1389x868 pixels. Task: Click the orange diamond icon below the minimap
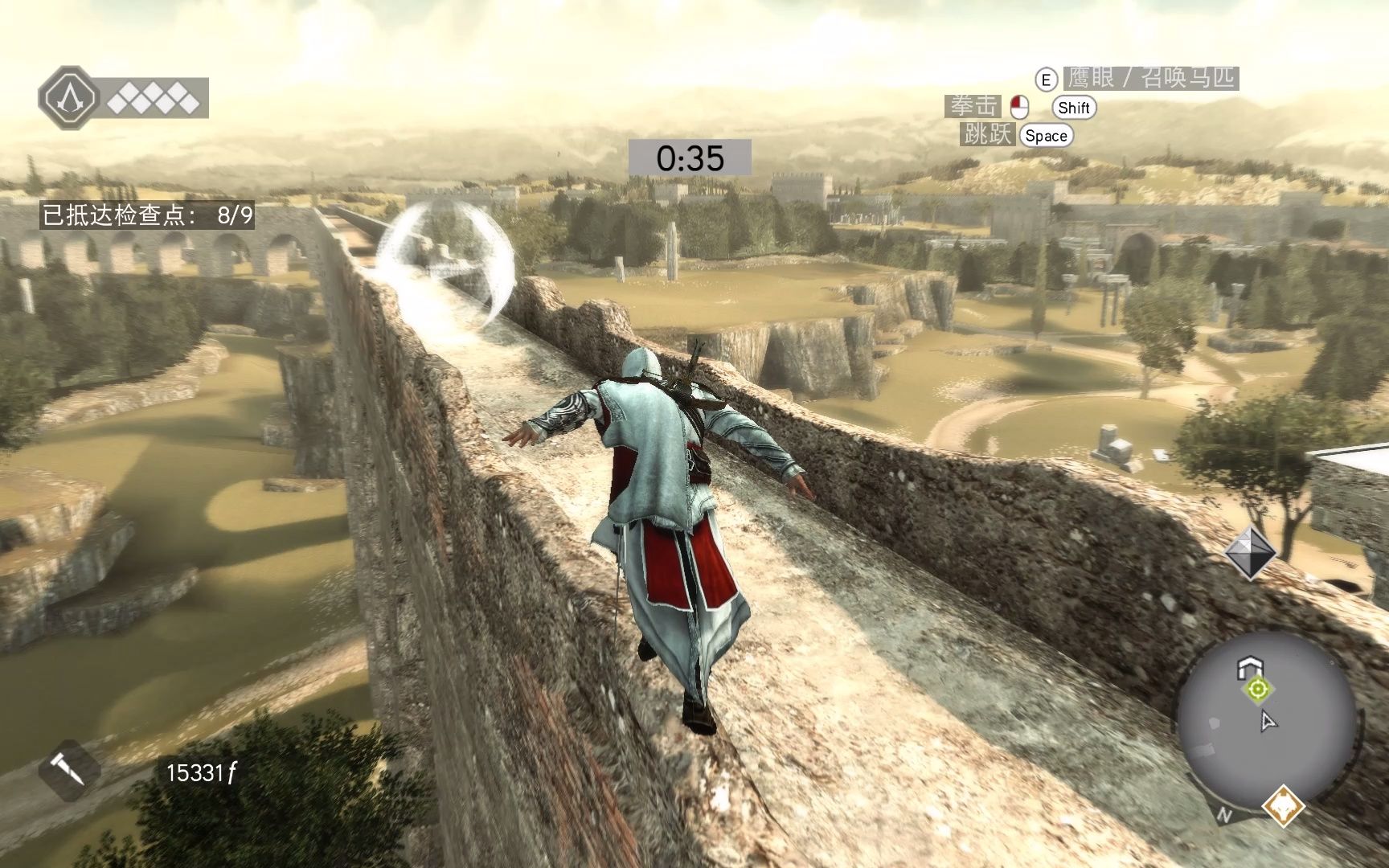click(1283, 806)
